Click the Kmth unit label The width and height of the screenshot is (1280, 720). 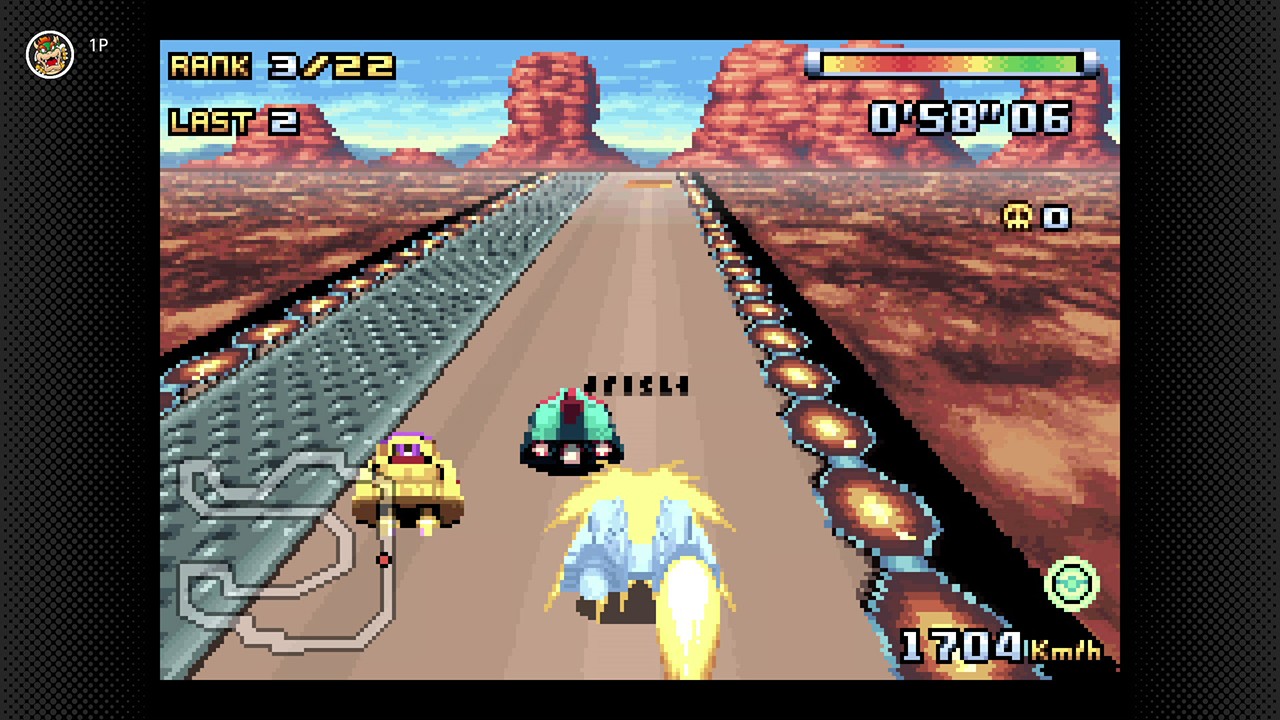tap(1065, 652)
